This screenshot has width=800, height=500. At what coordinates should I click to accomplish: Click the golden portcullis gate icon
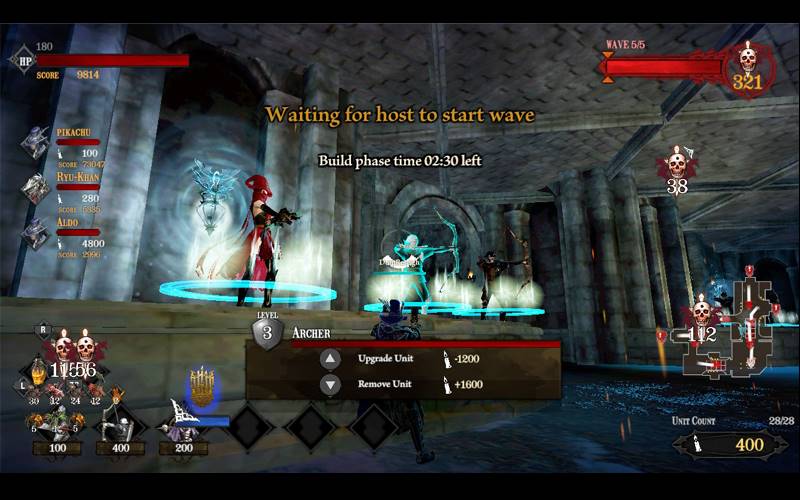click(x=203, y=386)
